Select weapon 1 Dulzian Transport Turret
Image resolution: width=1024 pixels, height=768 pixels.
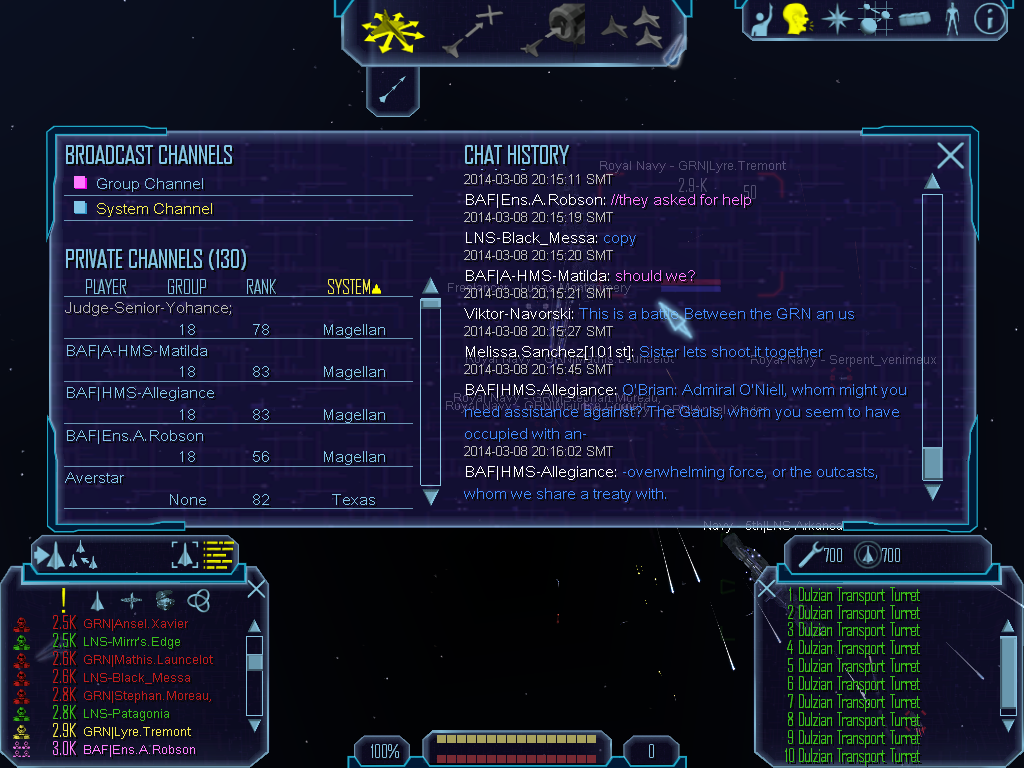pyautogui.click(x=858, y=596)
